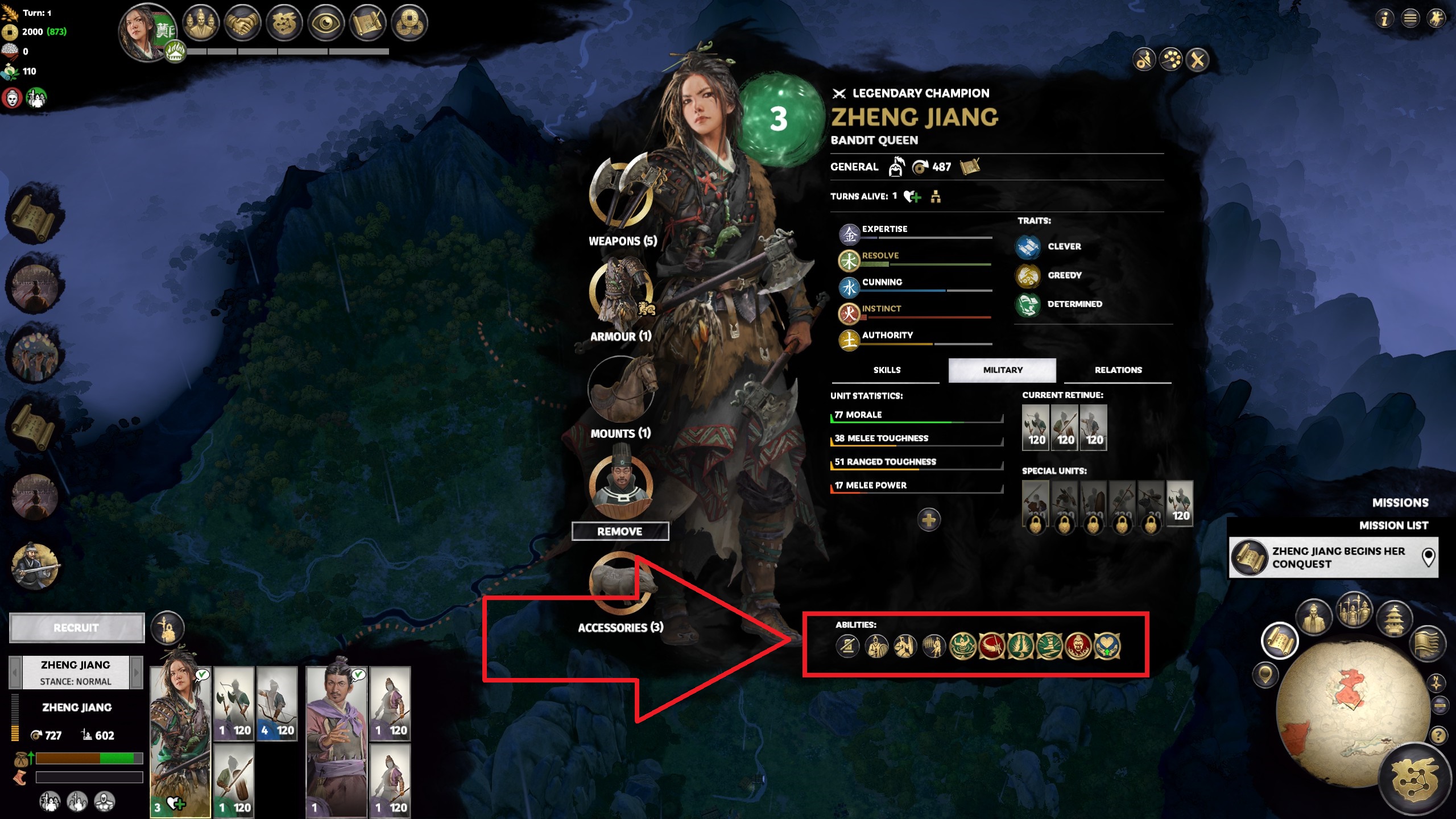
Task: Switch to the Skills tab
Action: coord(887,370)
